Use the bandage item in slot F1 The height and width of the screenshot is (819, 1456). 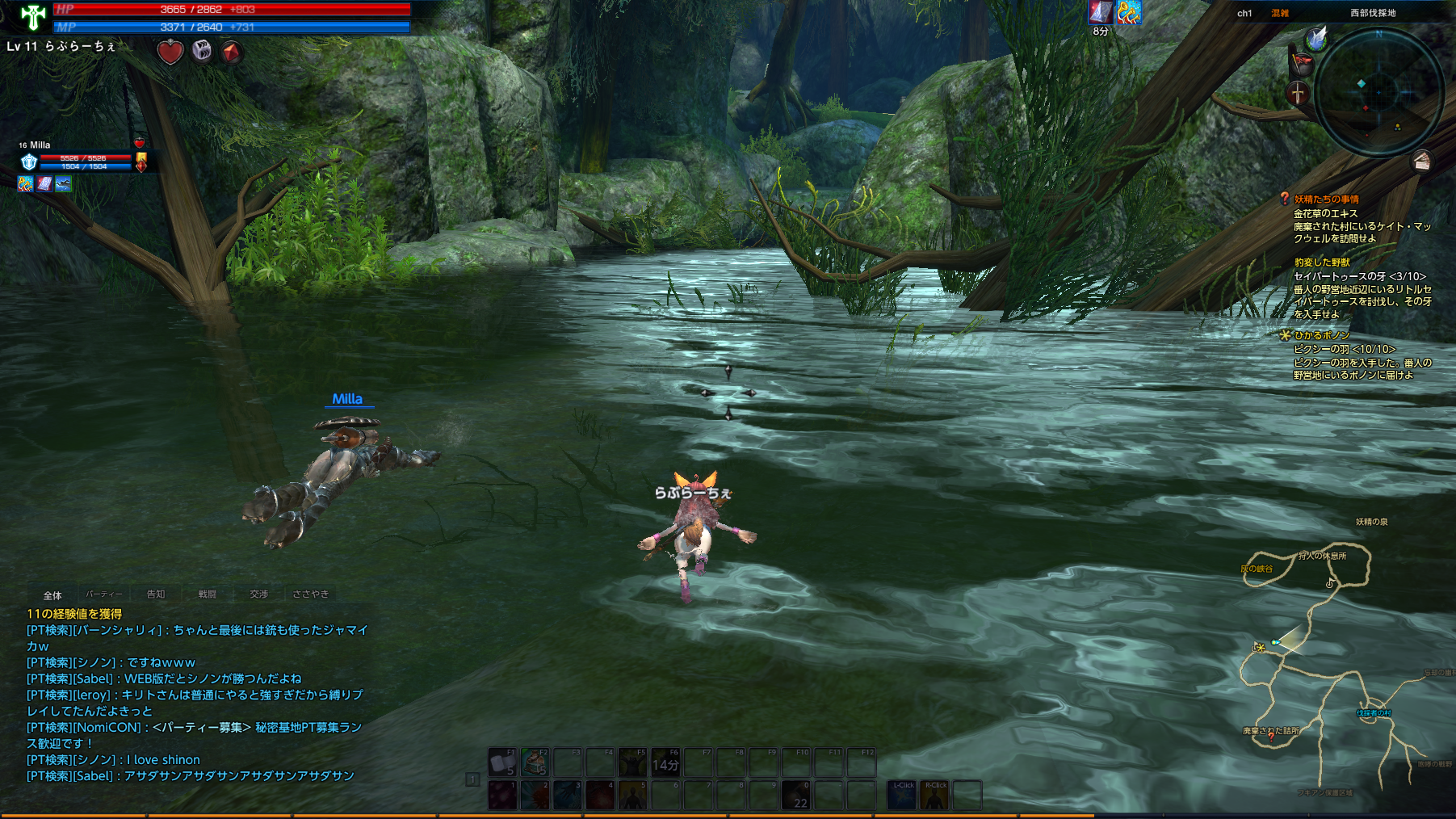pyautogui.click(x=502, y=762)
